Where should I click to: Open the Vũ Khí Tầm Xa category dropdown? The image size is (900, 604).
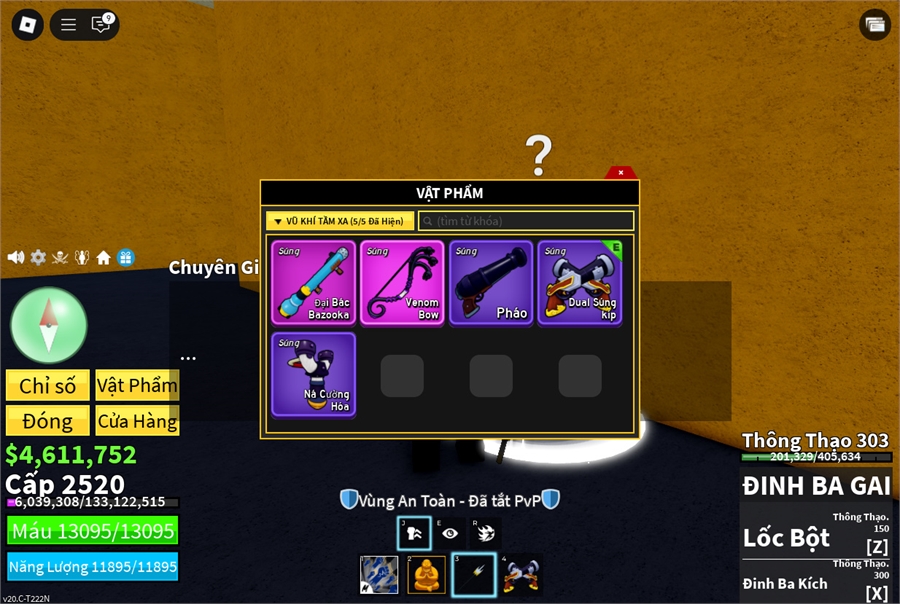click(340, 221)
